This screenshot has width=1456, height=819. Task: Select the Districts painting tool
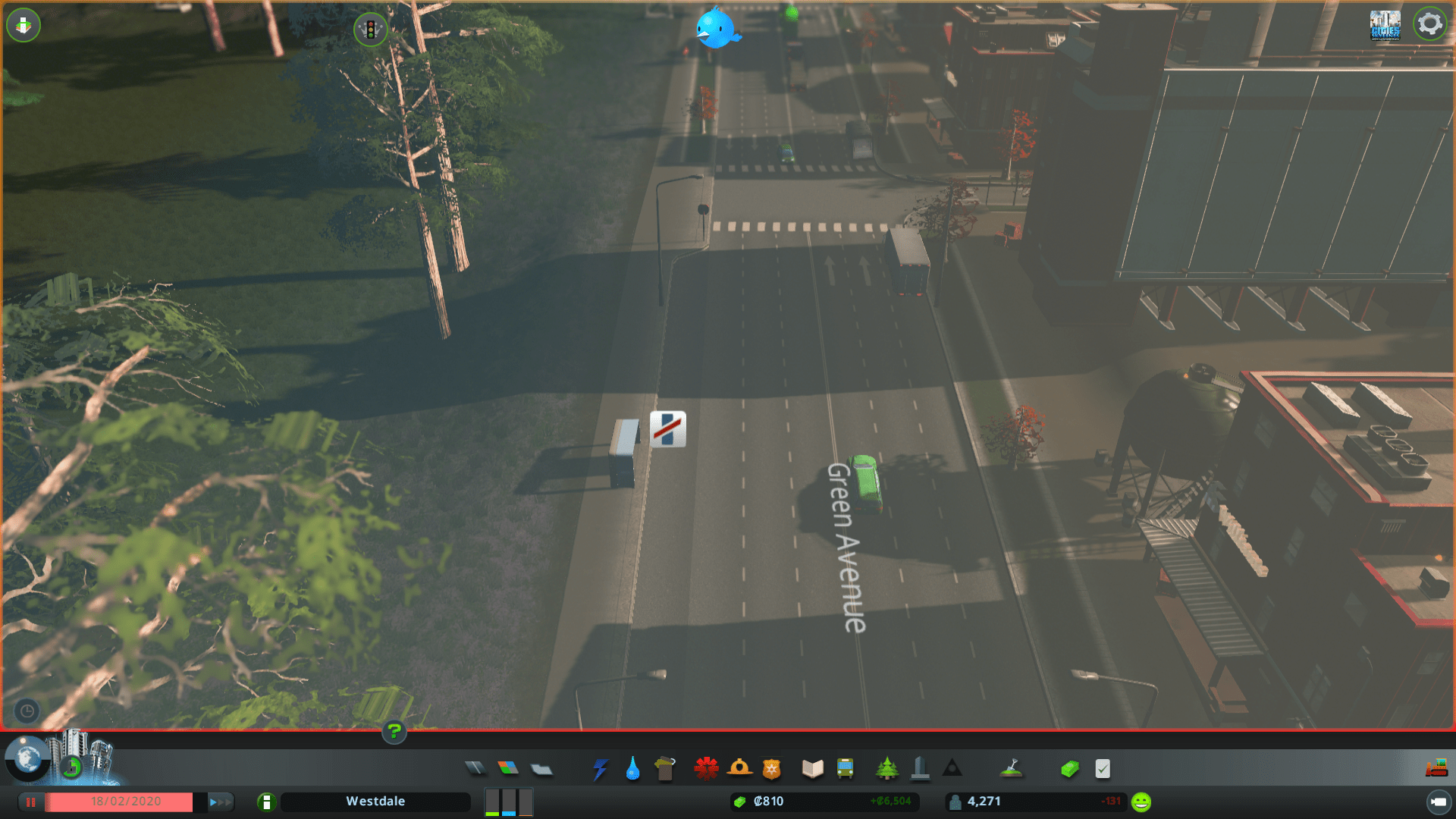[x=540, y=768]
